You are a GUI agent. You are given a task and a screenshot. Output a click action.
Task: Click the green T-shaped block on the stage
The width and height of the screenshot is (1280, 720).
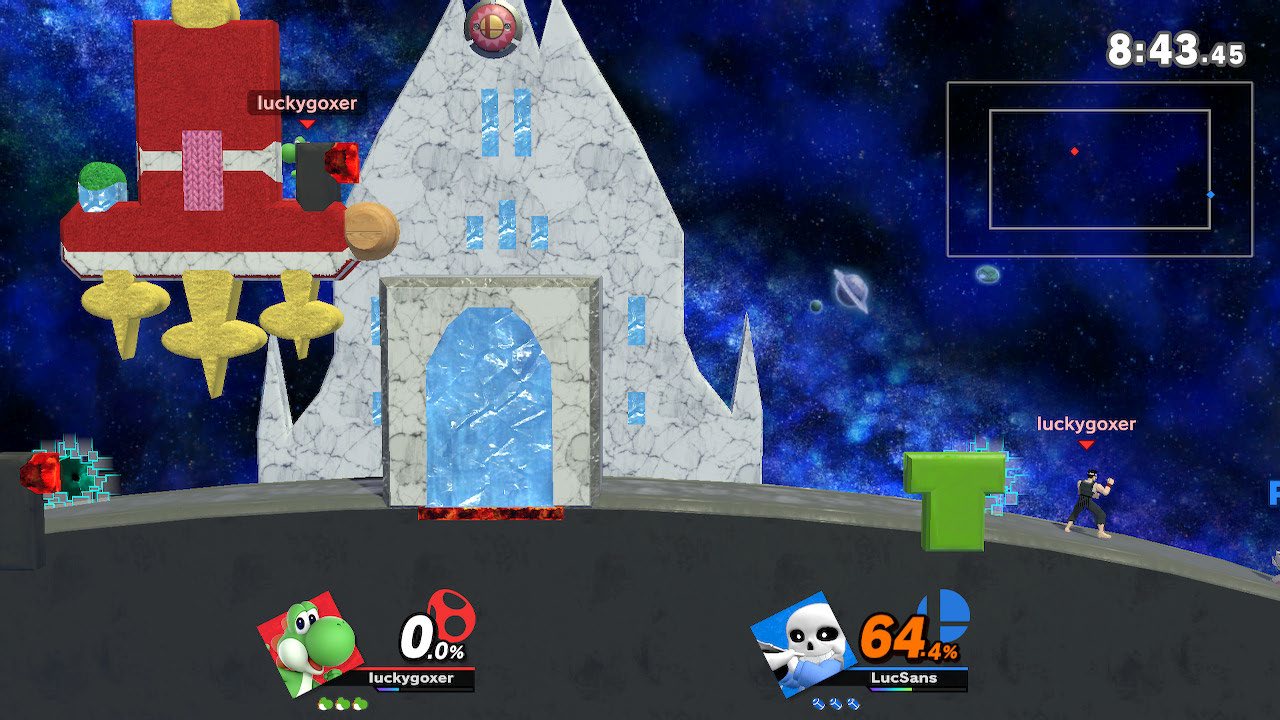coord(955,500)
